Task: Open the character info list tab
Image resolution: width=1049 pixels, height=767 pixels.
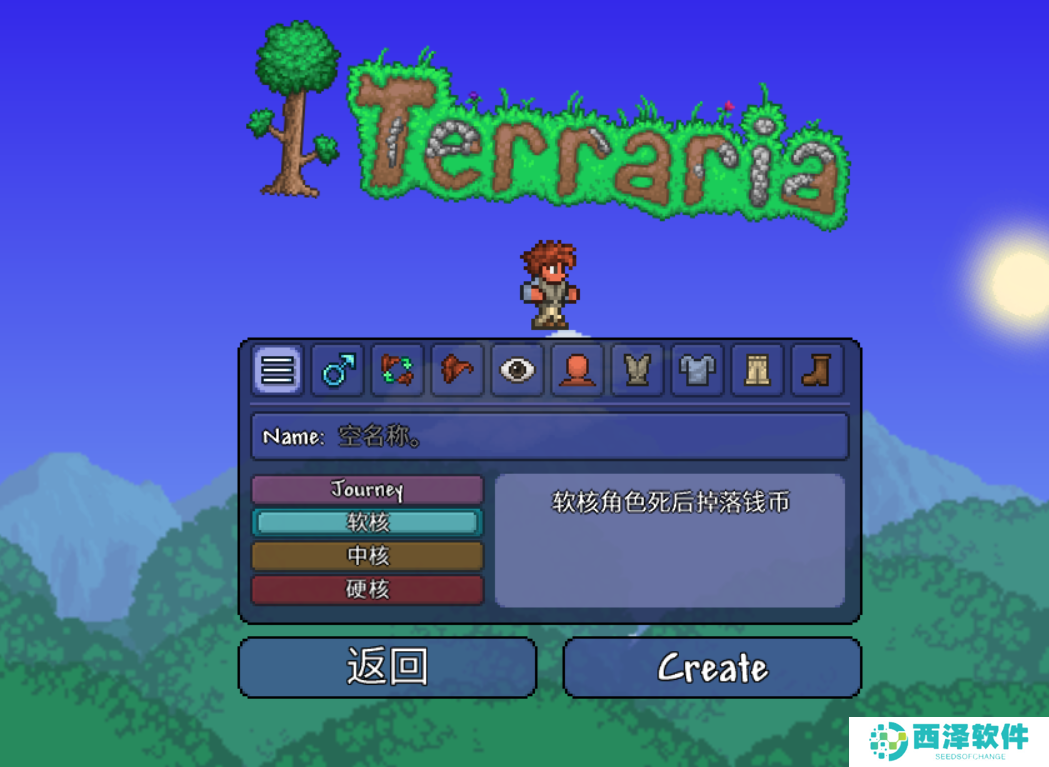Action: 278,371
